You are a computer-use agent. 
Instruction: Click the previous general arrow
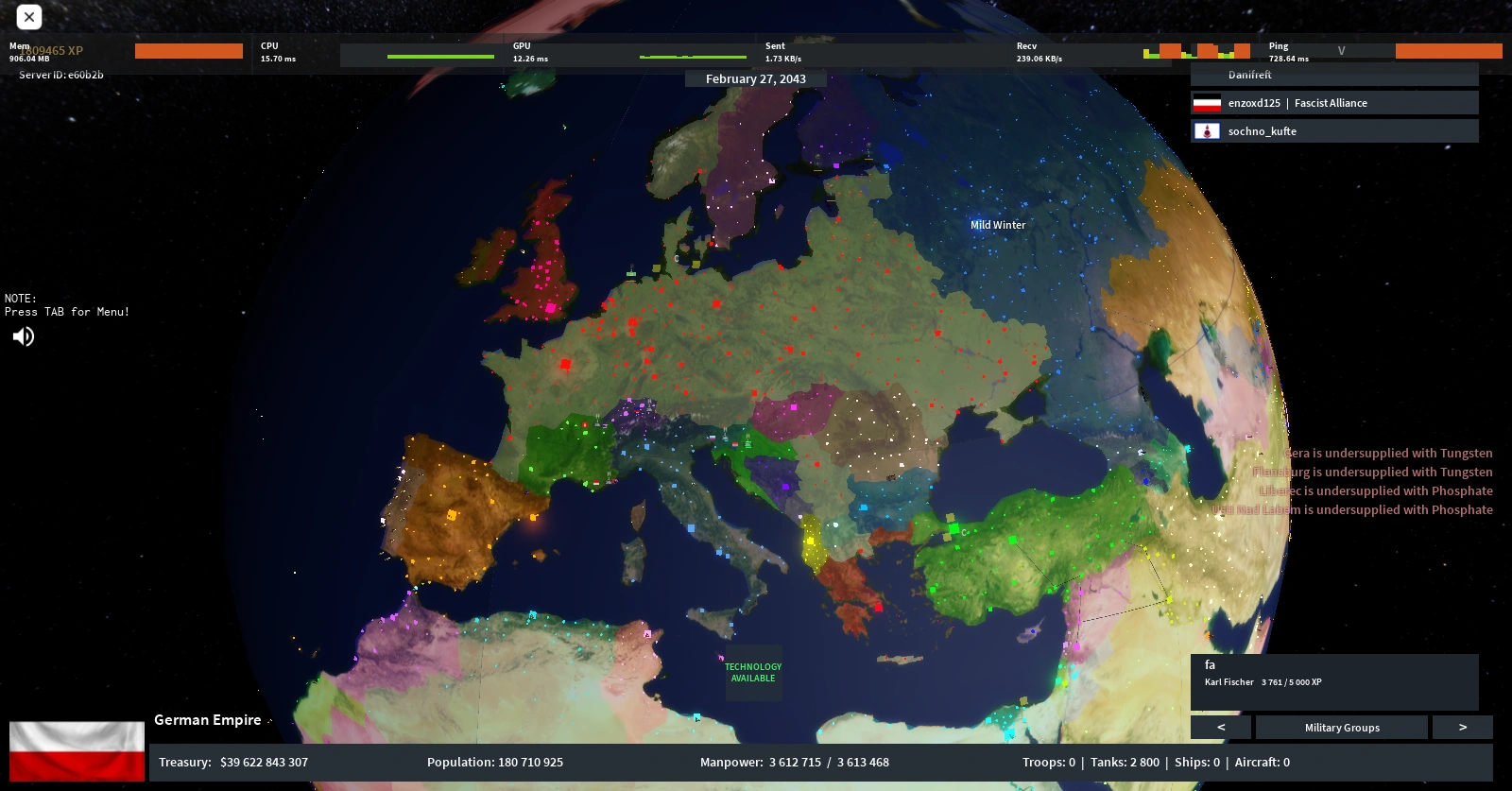(x=1220, y=727)
